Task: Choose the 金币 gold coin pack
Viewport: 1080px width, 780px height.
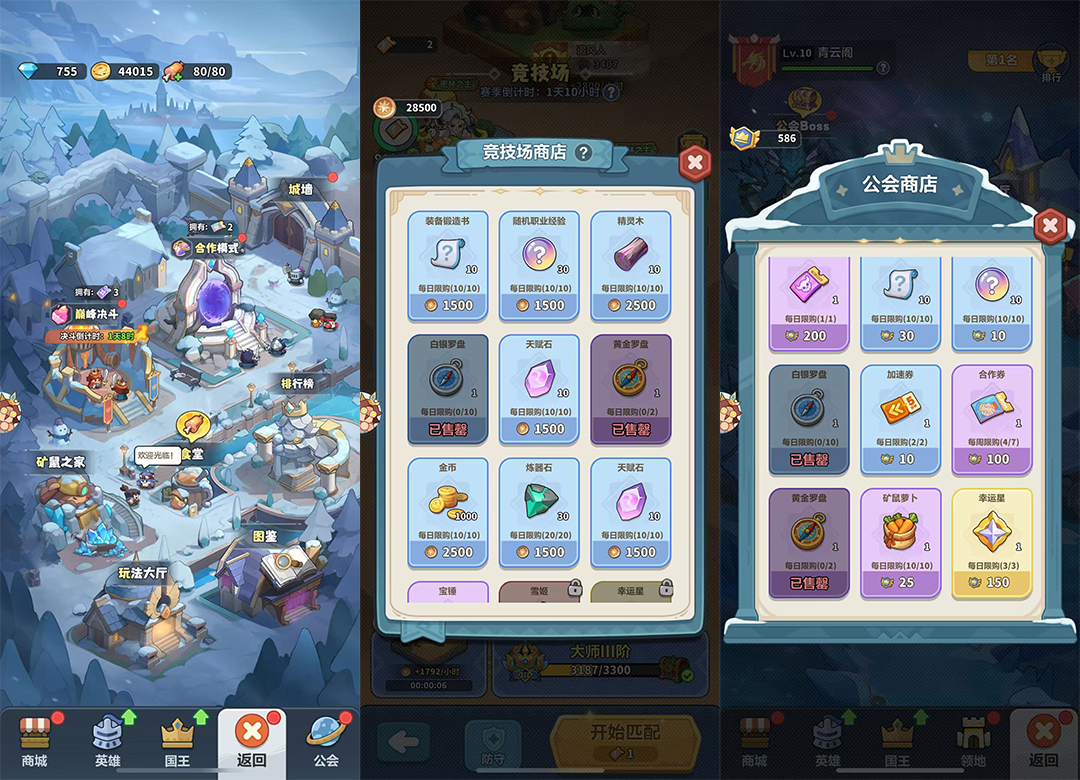Action: (x=448, y=511)
